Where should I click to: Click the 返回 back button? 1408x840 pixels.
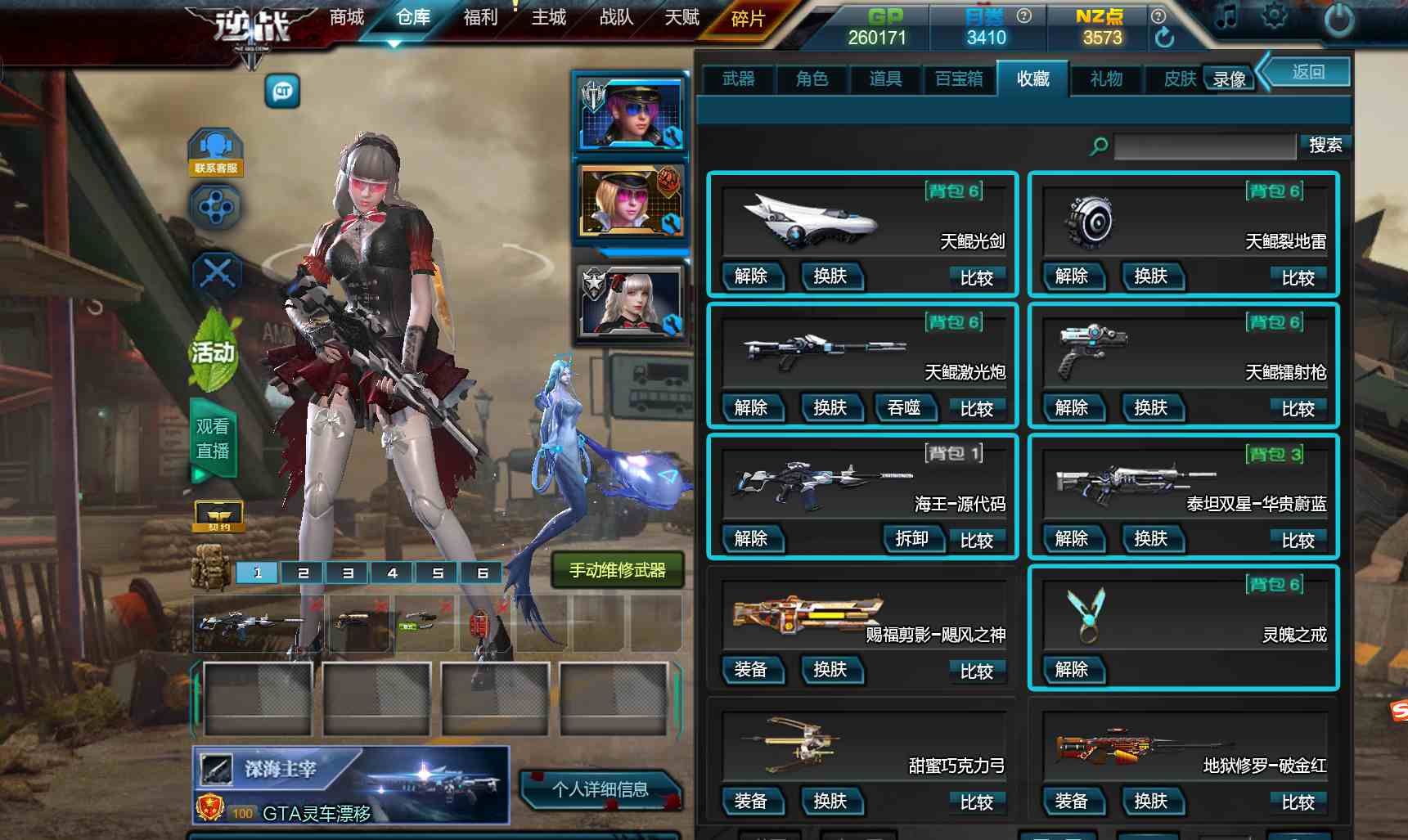pos(1307,73)
